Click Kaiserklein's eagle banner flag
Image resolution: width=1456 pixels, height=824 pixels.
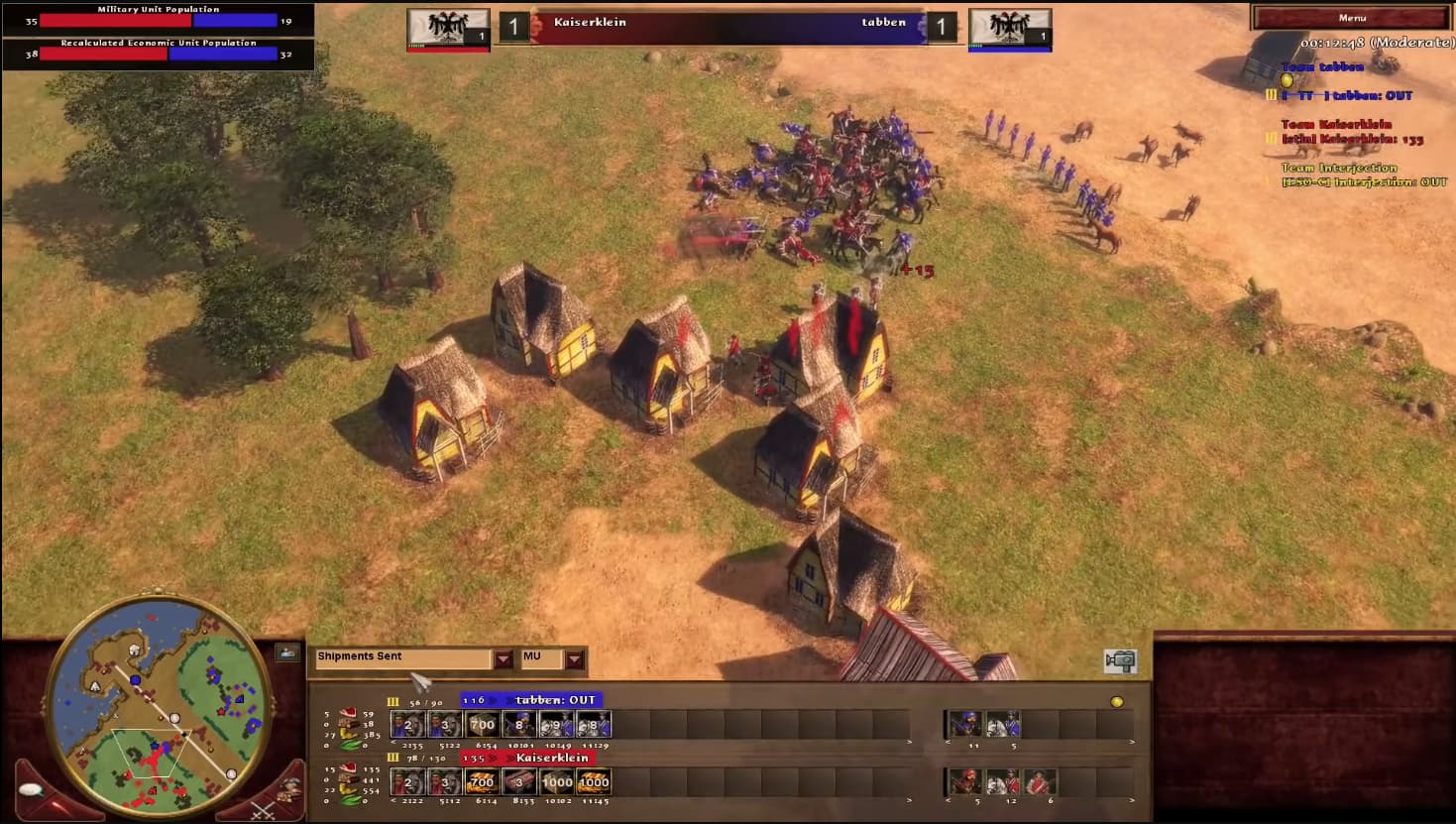click(x=448, y=25)
